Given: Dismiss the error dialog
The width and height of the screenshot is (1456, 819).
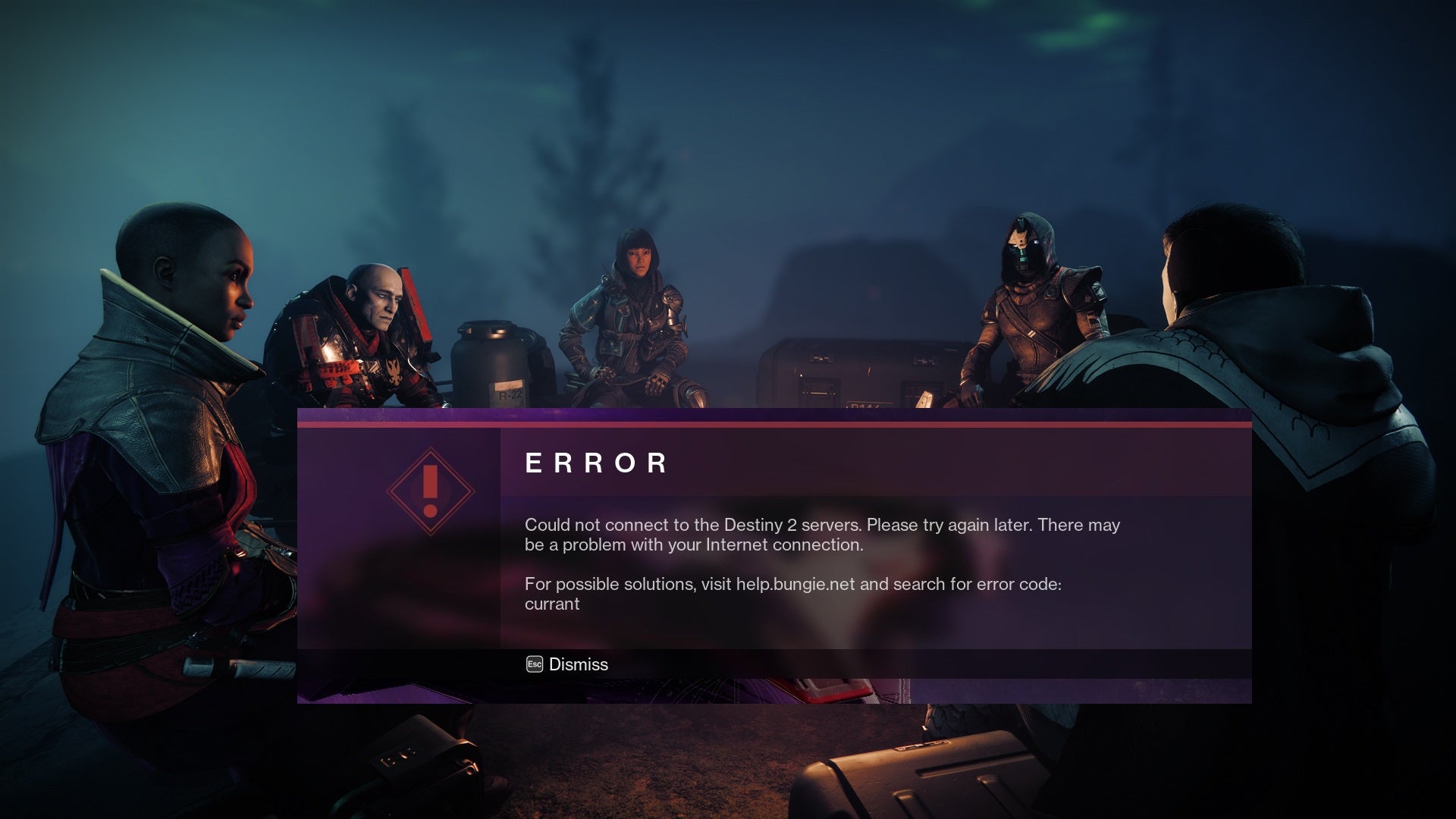Looking at the screenshot, I should tap(568, 664).
